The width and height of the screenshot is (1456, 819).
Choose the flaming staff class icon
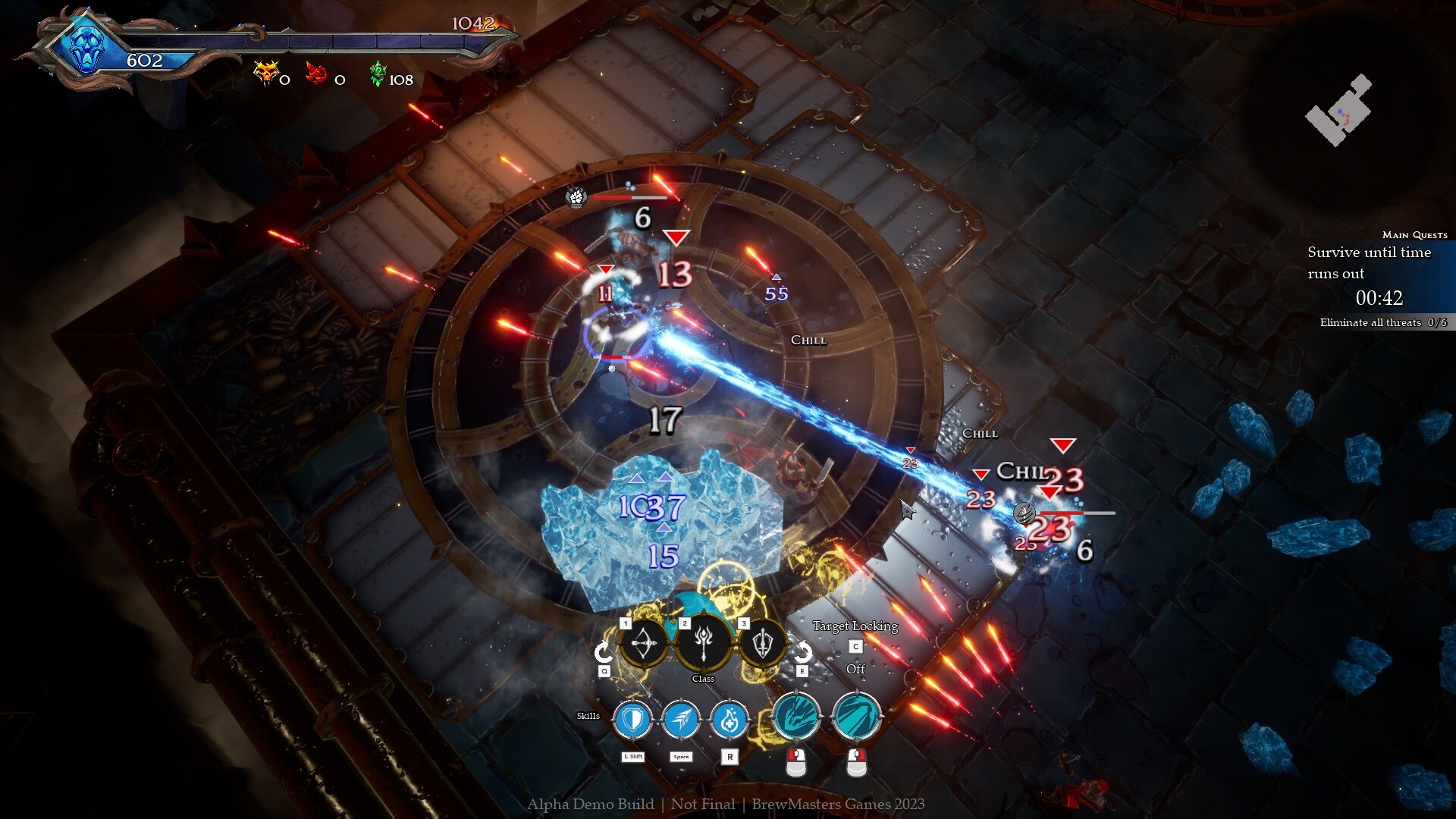coord(704,642)
